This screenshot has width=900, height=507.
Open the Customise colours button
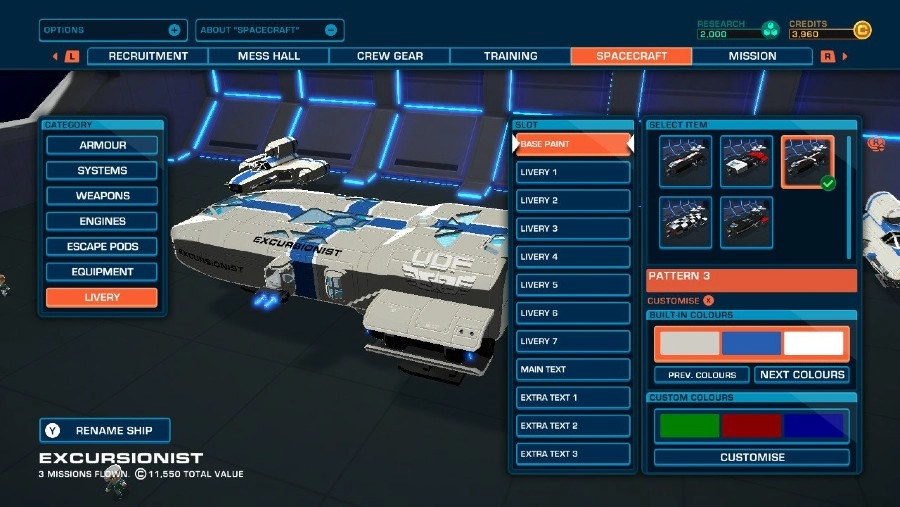(x=752, y=457)
